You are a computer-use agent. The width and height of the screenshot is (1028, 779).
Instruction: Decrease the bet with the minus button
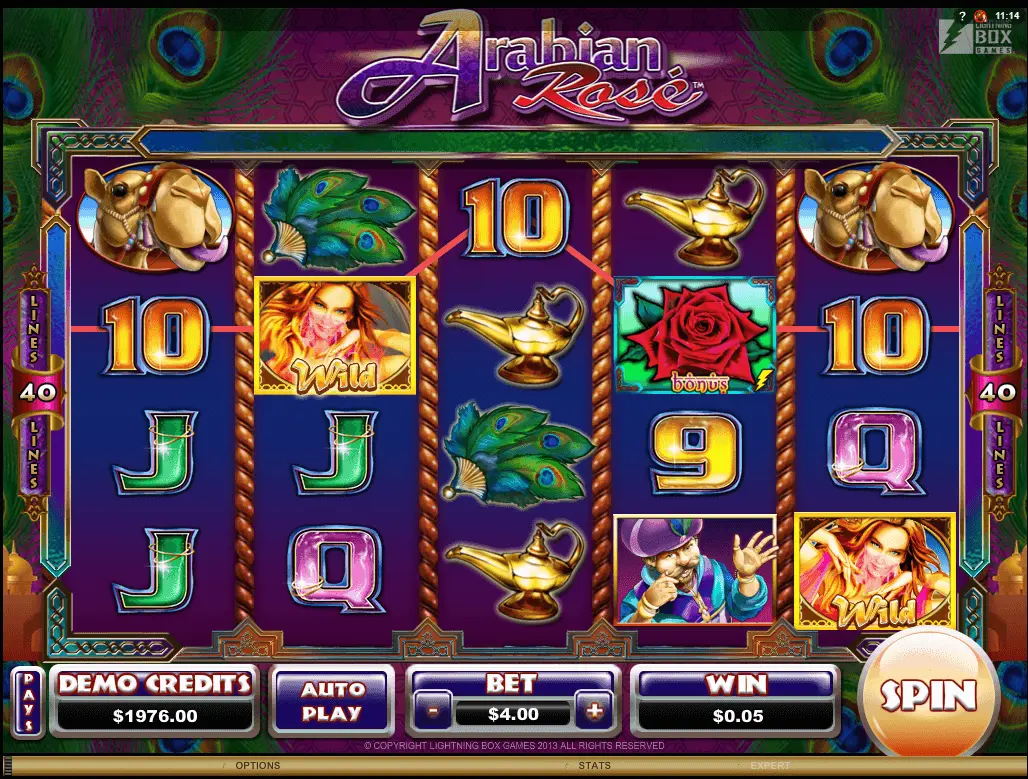432,713
